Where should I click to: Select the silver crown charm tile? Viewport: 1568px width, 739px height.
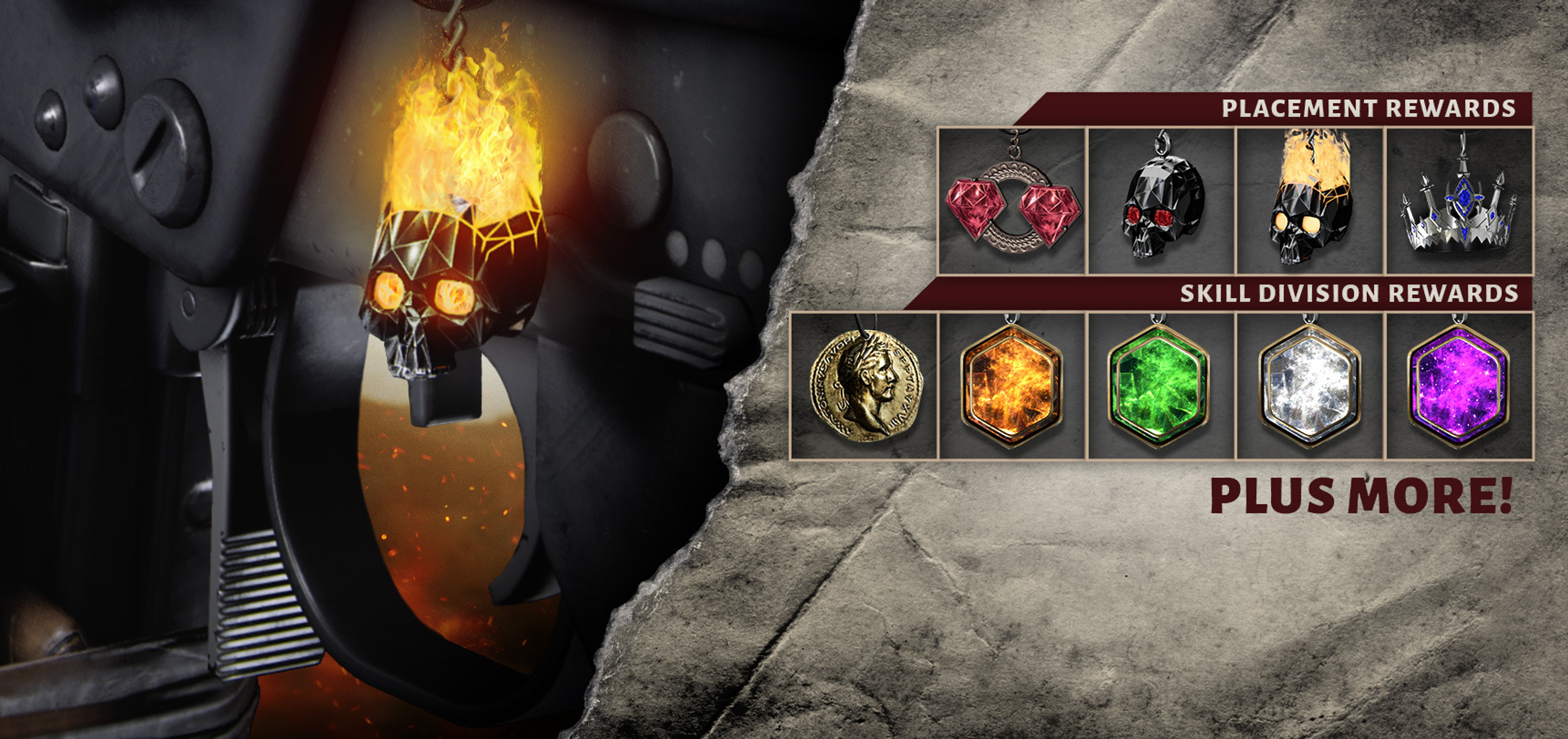(1459, 201)
